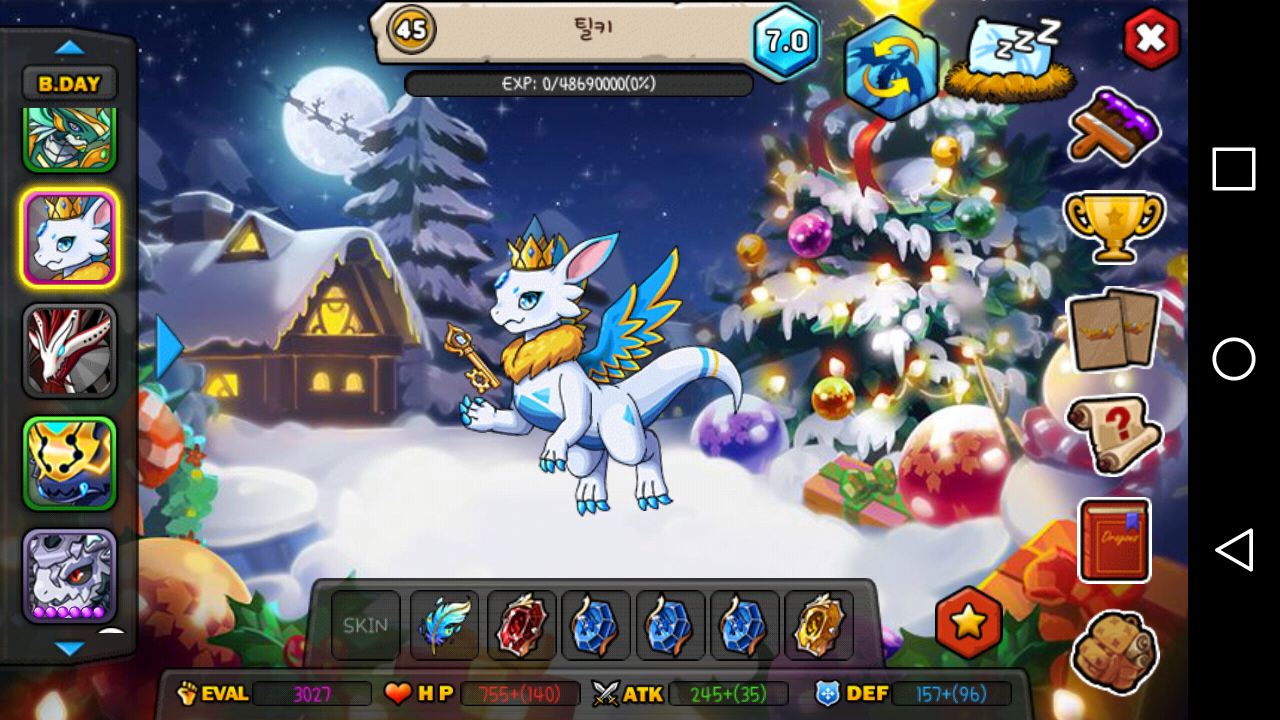Image resolution: width=1280 pixels, height=720 pixels.
Task: Open the backpack inventory
Action: [x=1114, y=651]
